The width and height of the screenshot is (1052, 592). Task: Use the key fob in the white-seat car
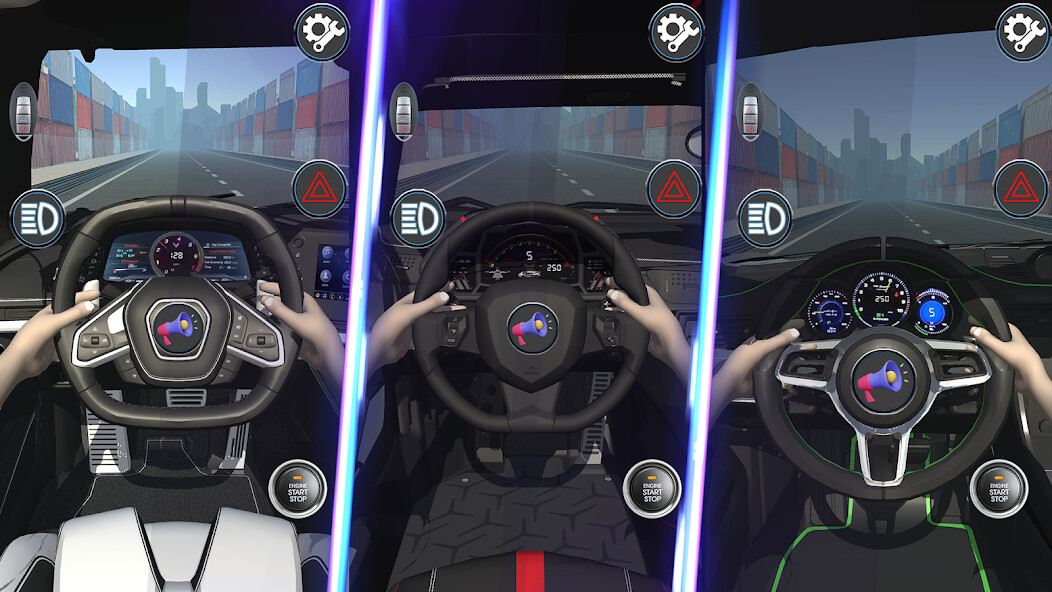[23, 111]
